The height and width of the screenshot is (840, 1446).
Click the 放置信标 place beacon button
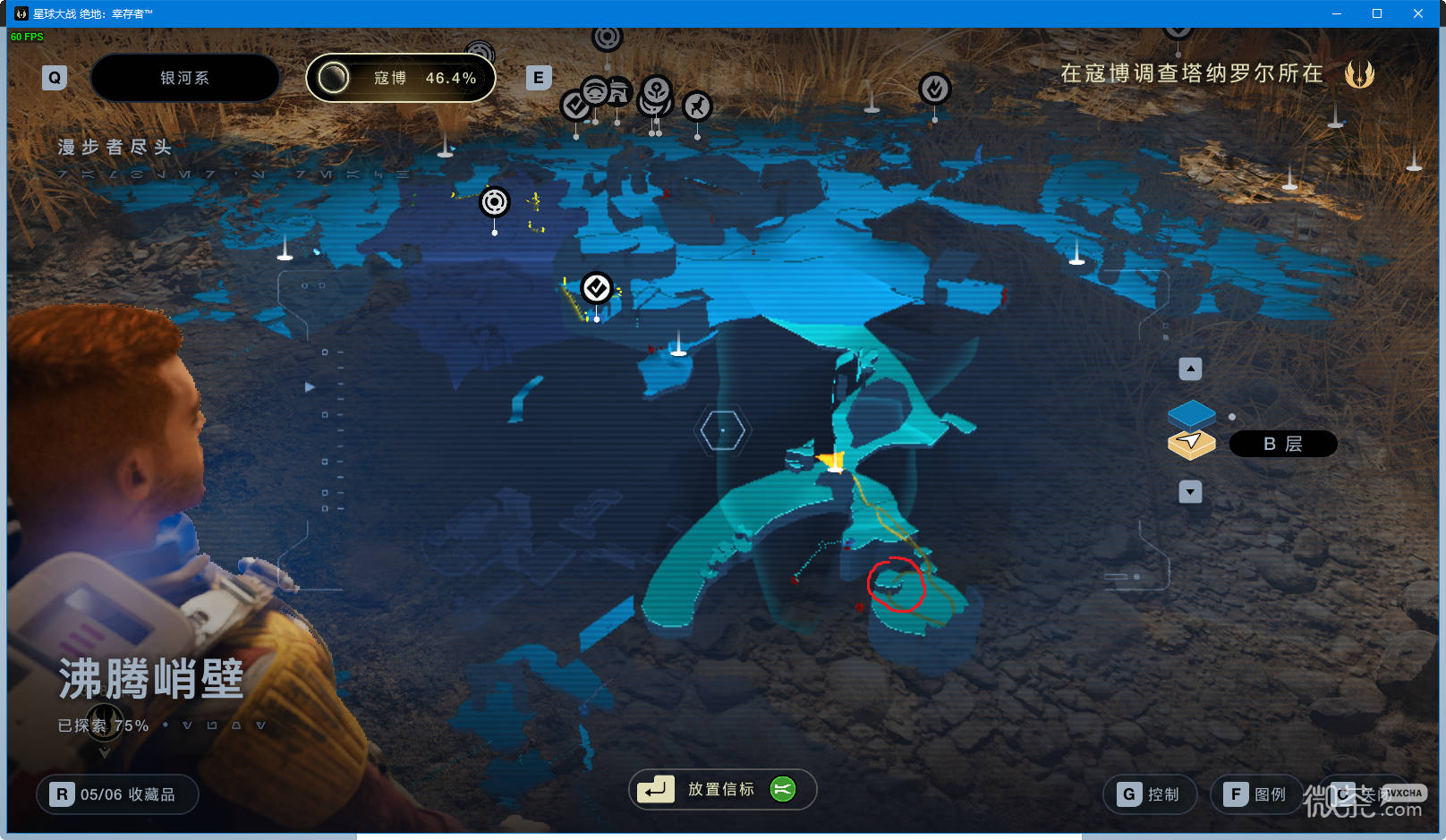point(721,789)
